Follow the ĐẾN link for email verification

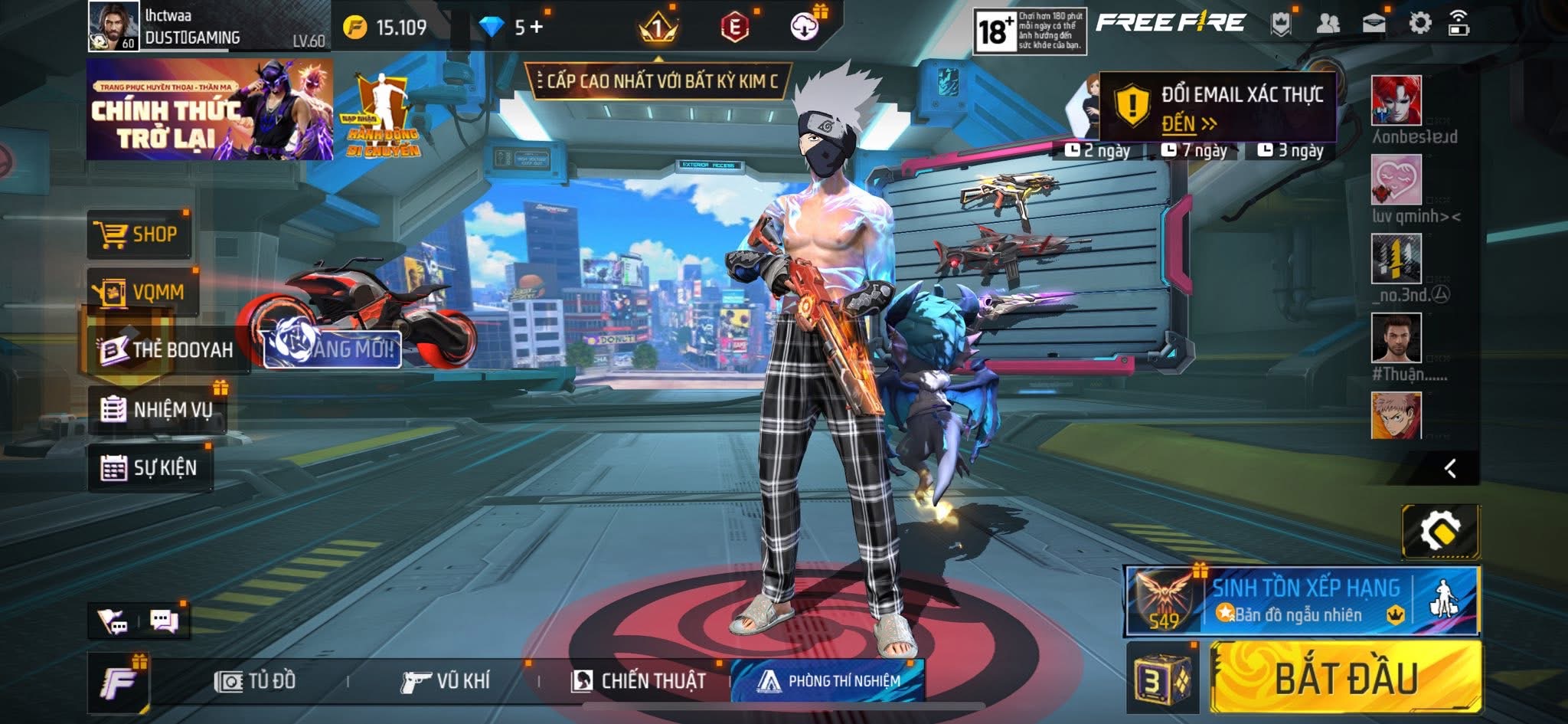pyautogui.click(x=1187, y=123)
